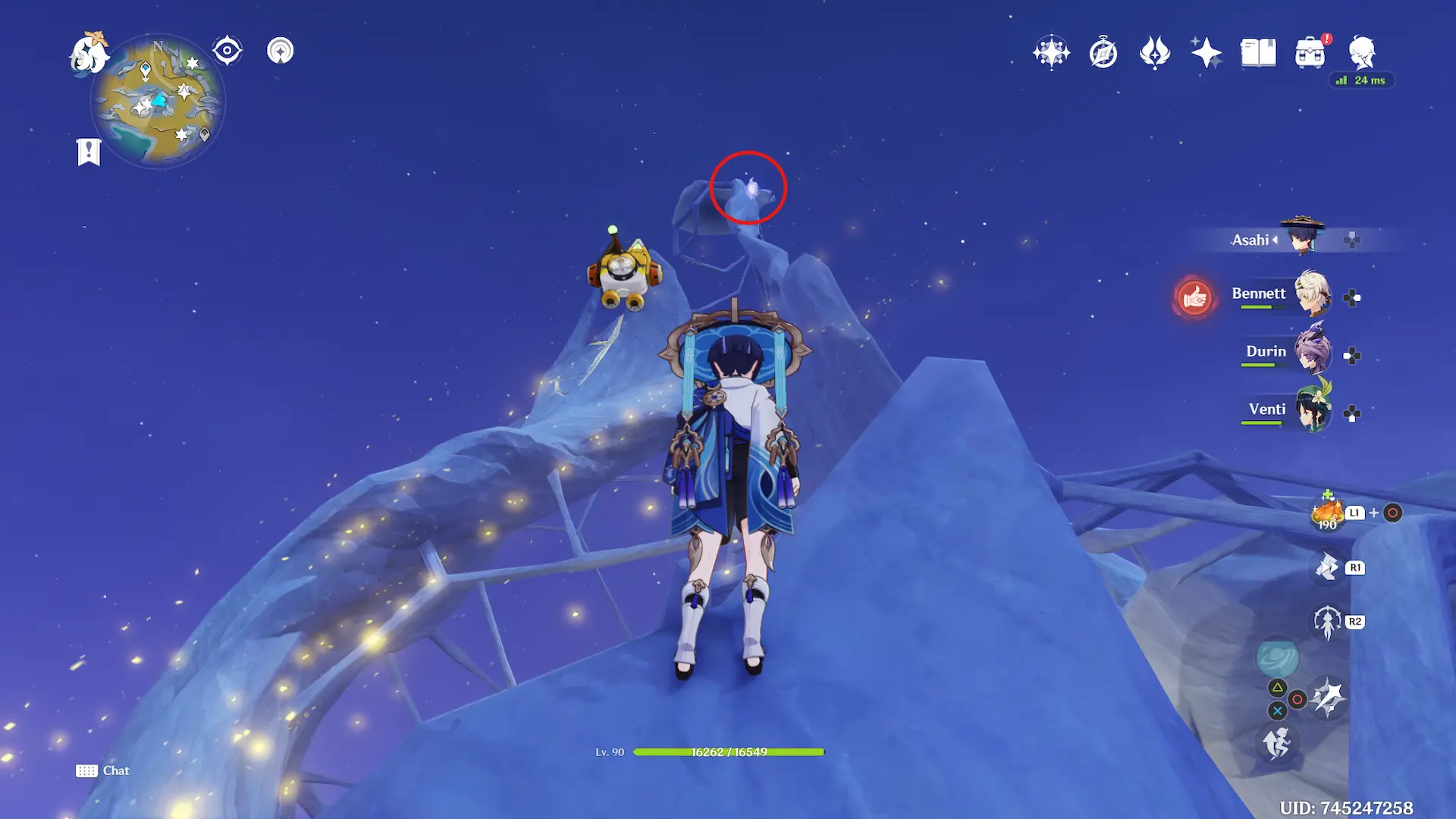Open the quest bookmark with exclamation mark

(x=89, y=152)
